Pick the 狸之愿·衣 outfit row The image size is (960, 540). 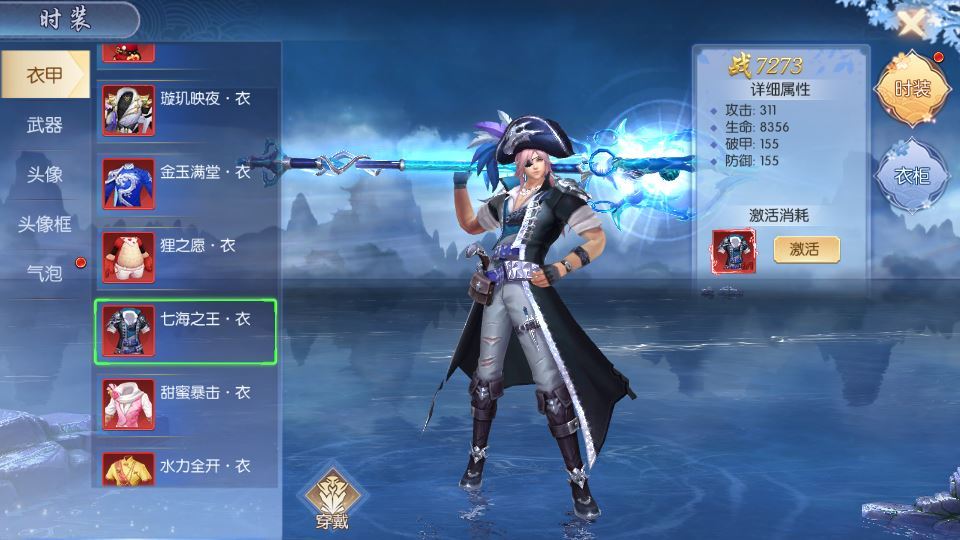[186, 256]
